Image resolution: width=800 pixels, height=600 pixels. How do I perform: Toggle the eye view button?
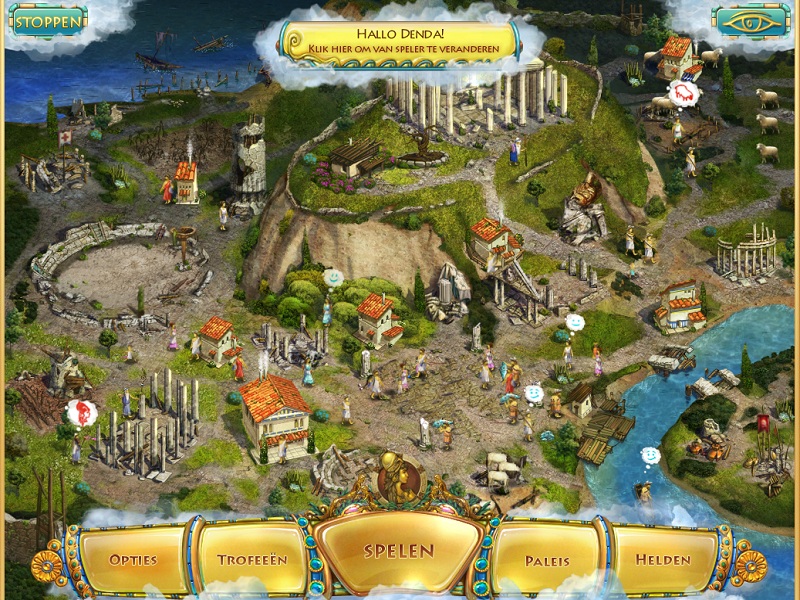click(752, 21)
